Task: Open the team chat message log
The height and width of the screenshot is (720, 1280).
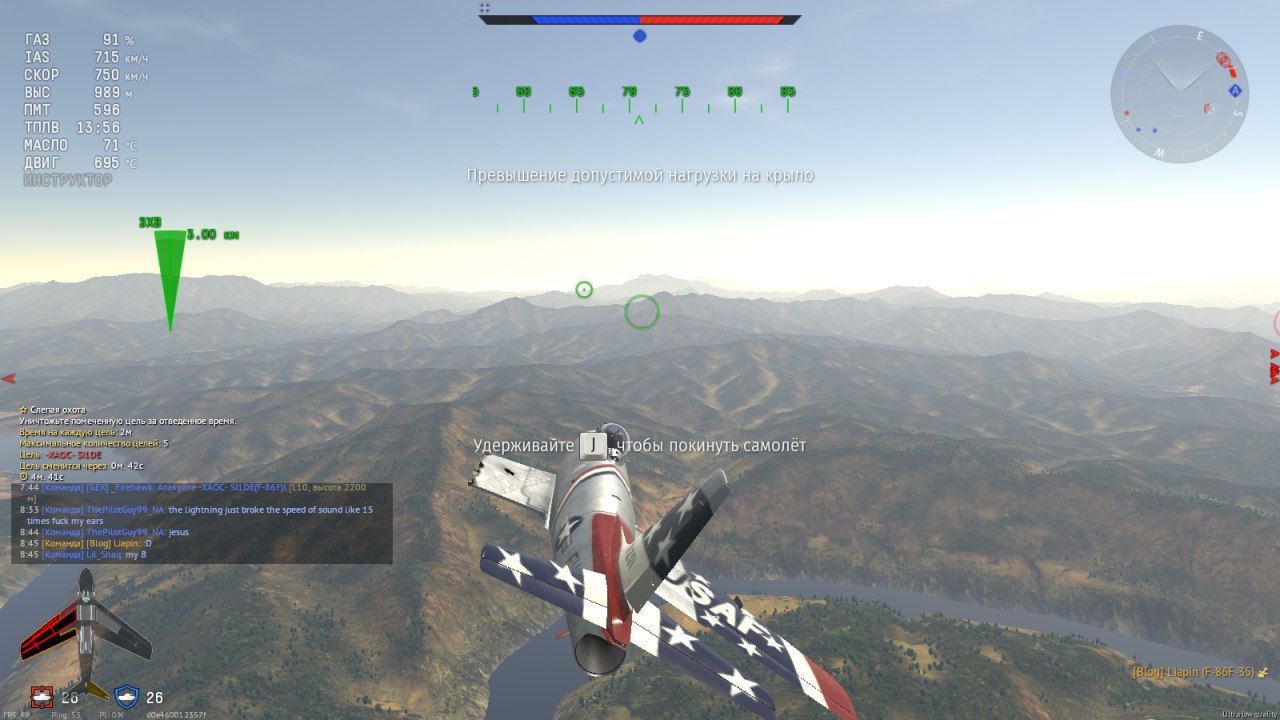Action: (x=201, y=521)
